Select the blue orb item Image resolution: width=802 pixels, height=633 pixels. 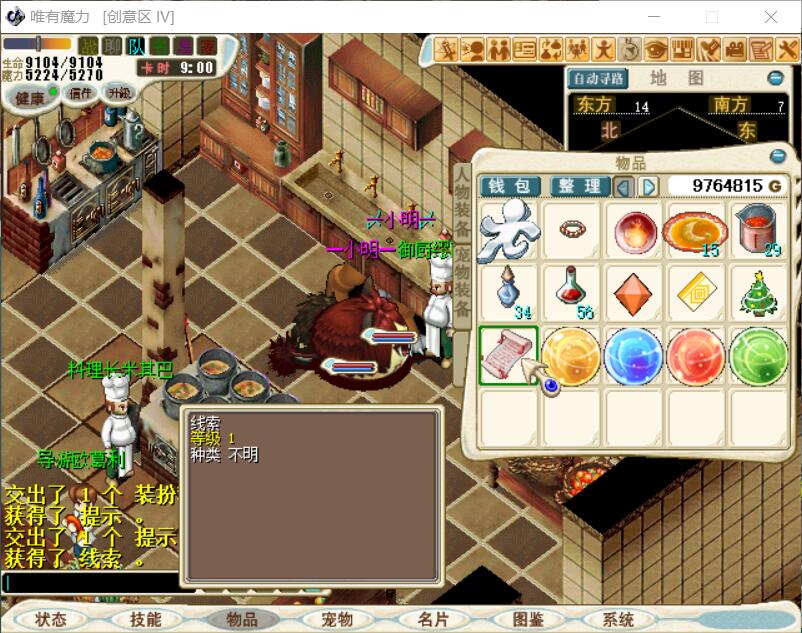coord(634,356)
